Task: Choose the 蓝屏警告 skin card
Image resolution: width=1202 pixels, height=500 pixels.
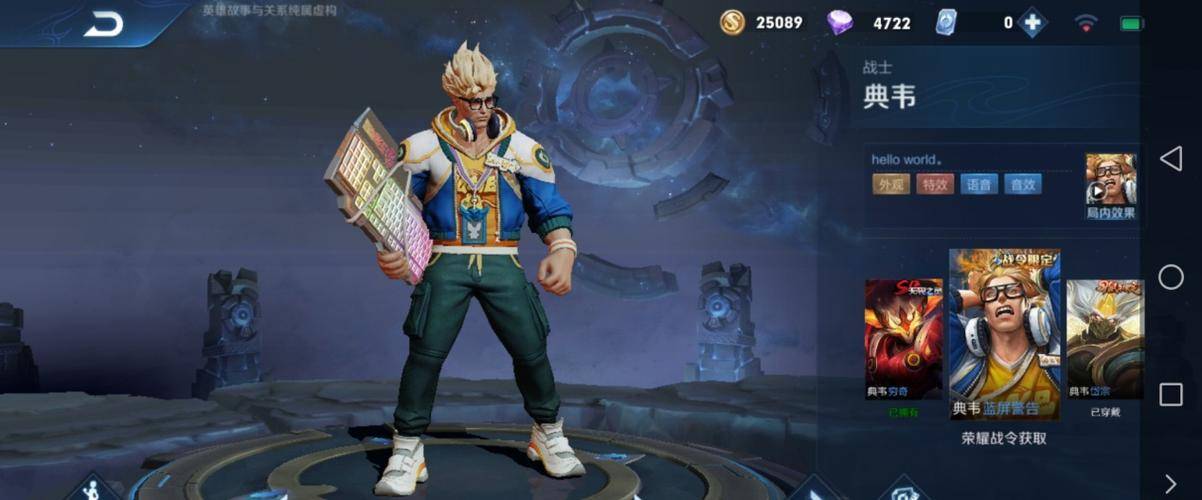Action: pos(1004,335)
